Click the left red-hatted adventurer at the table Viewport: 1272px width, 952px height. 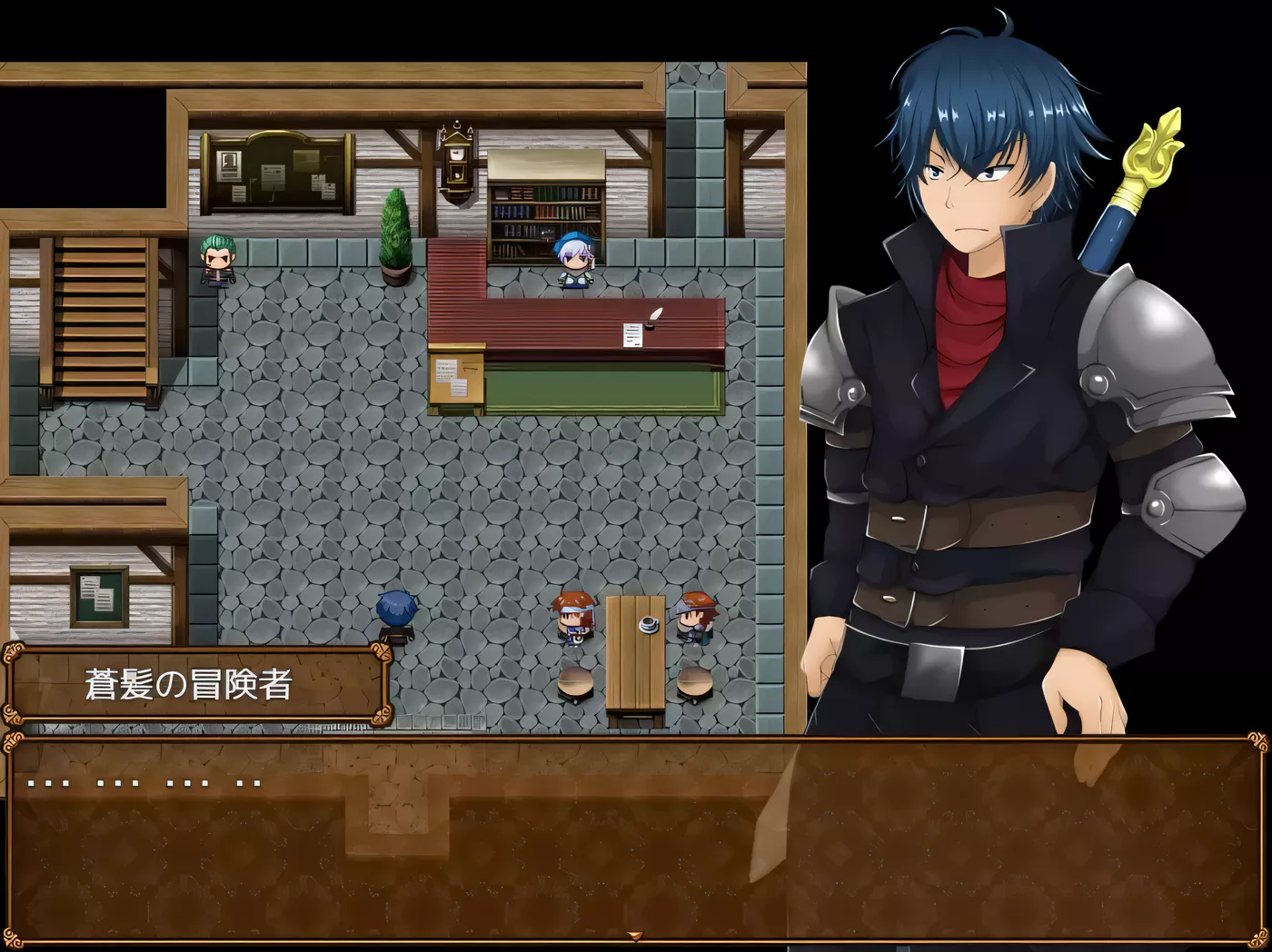(573, 616)
